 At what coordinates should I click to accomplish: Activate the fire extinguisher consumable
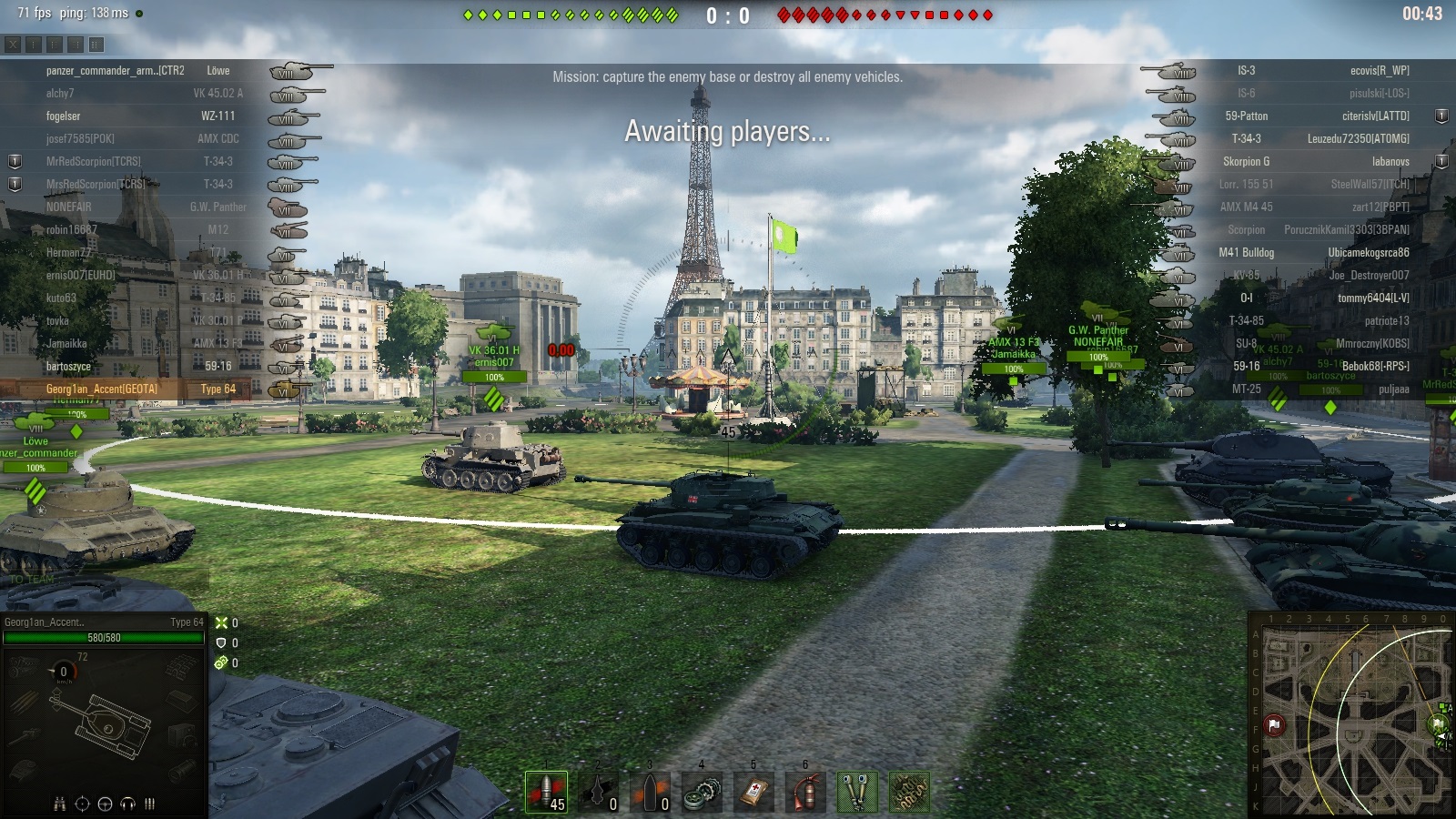(x=805, y=791)
